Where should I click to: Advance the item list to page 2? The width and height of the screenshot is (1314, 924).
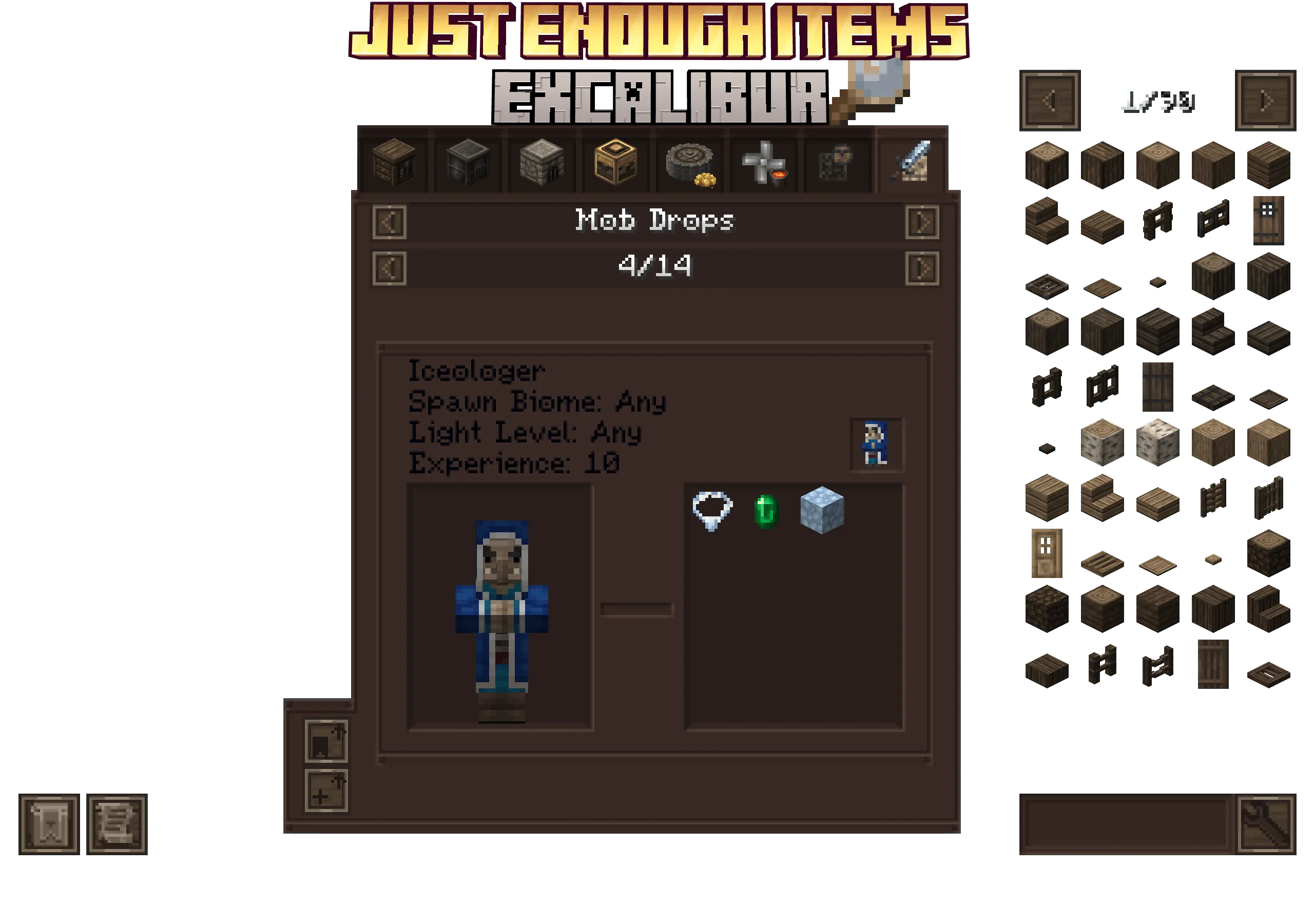(x=1266, y=99)
